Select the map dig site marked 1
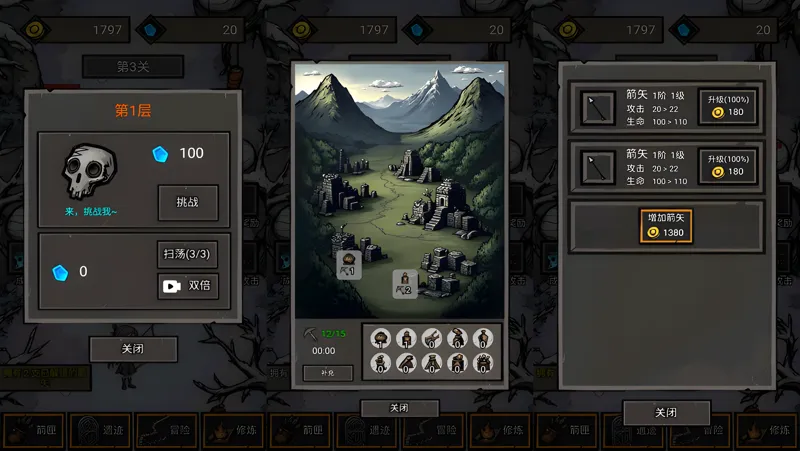 pos(348,265)
